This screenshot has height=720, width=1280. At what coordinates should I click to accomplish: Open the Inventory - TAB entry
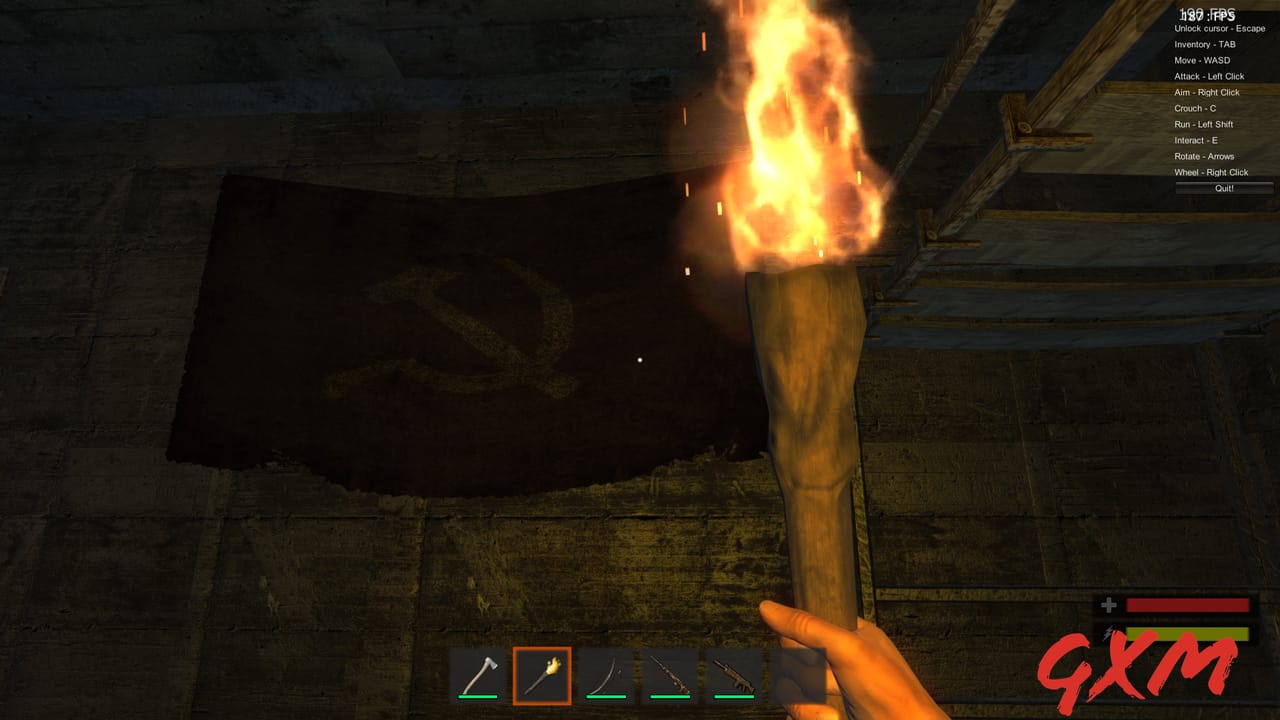(x=1203, y=44)
